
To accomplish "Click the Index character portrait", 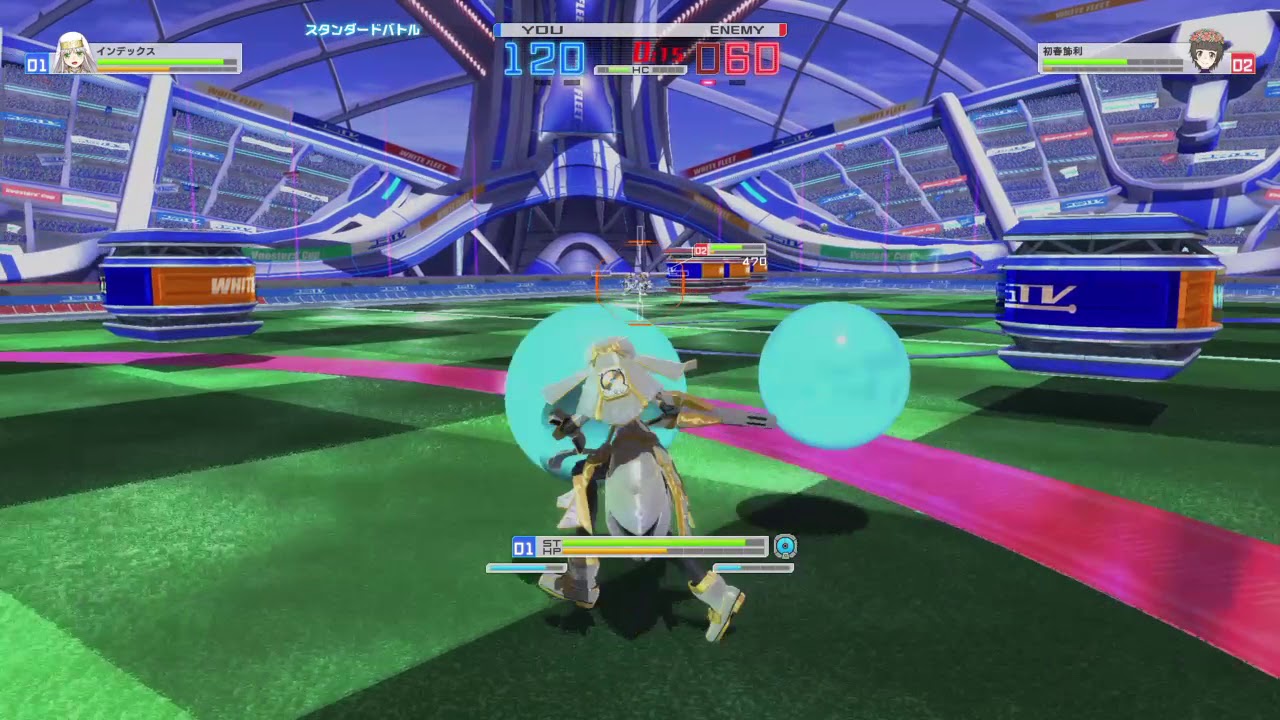I will [x=72, y=55].
